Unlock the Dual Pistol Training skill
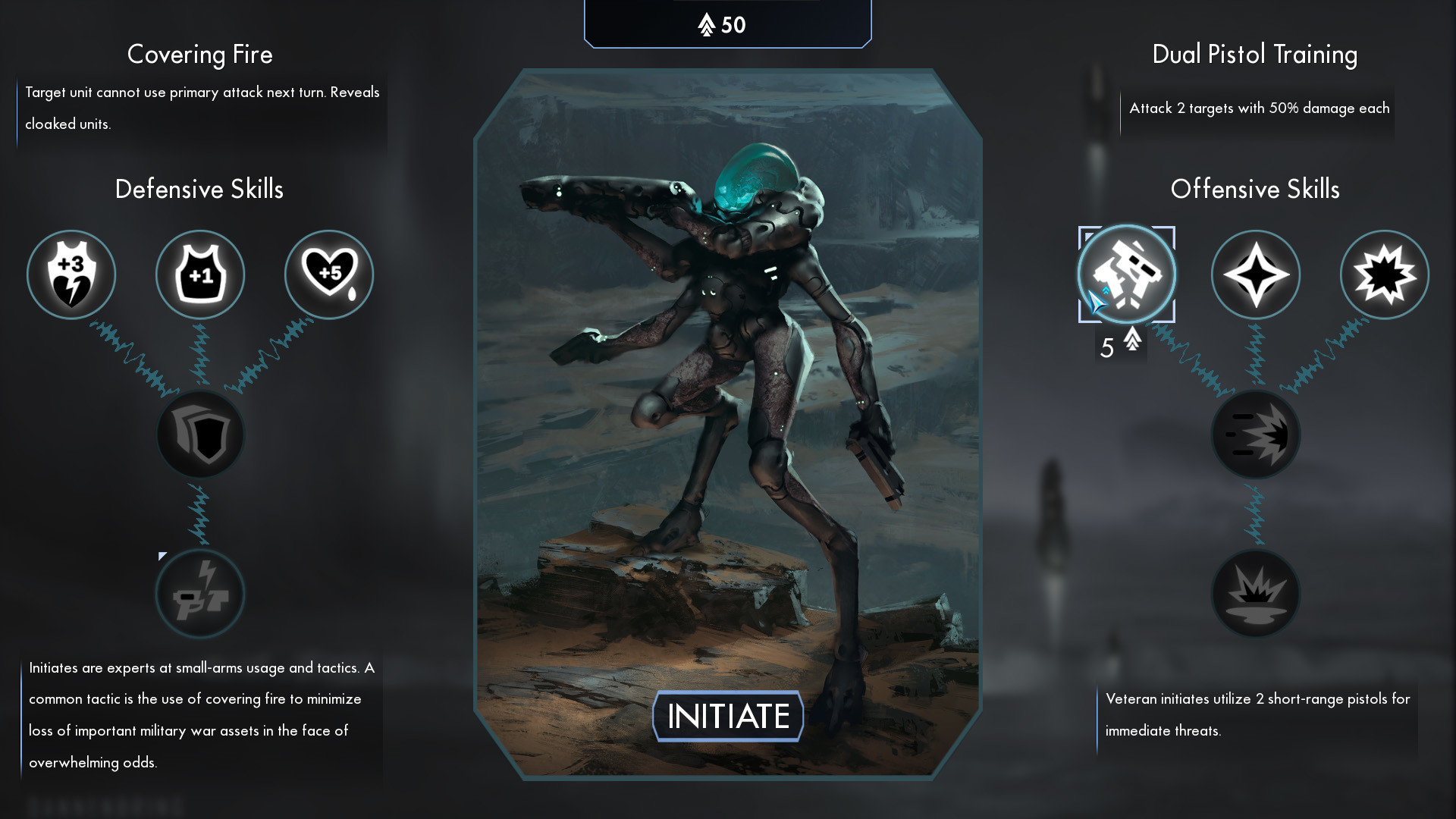The height and width of the screenshot is (819, 1456). (x=1127, y=275)
